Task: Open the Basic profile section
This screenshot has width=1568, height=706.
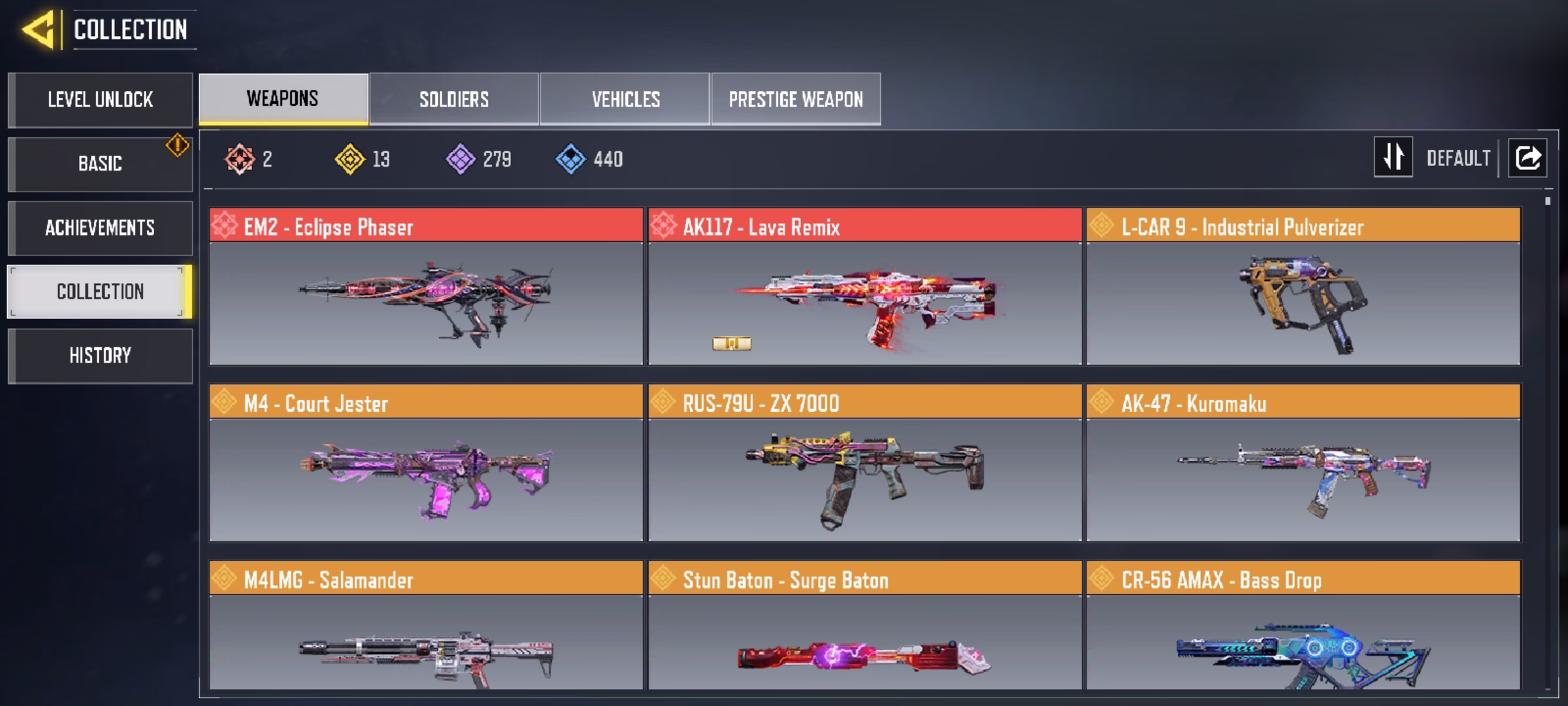Action: coord(100,163)
